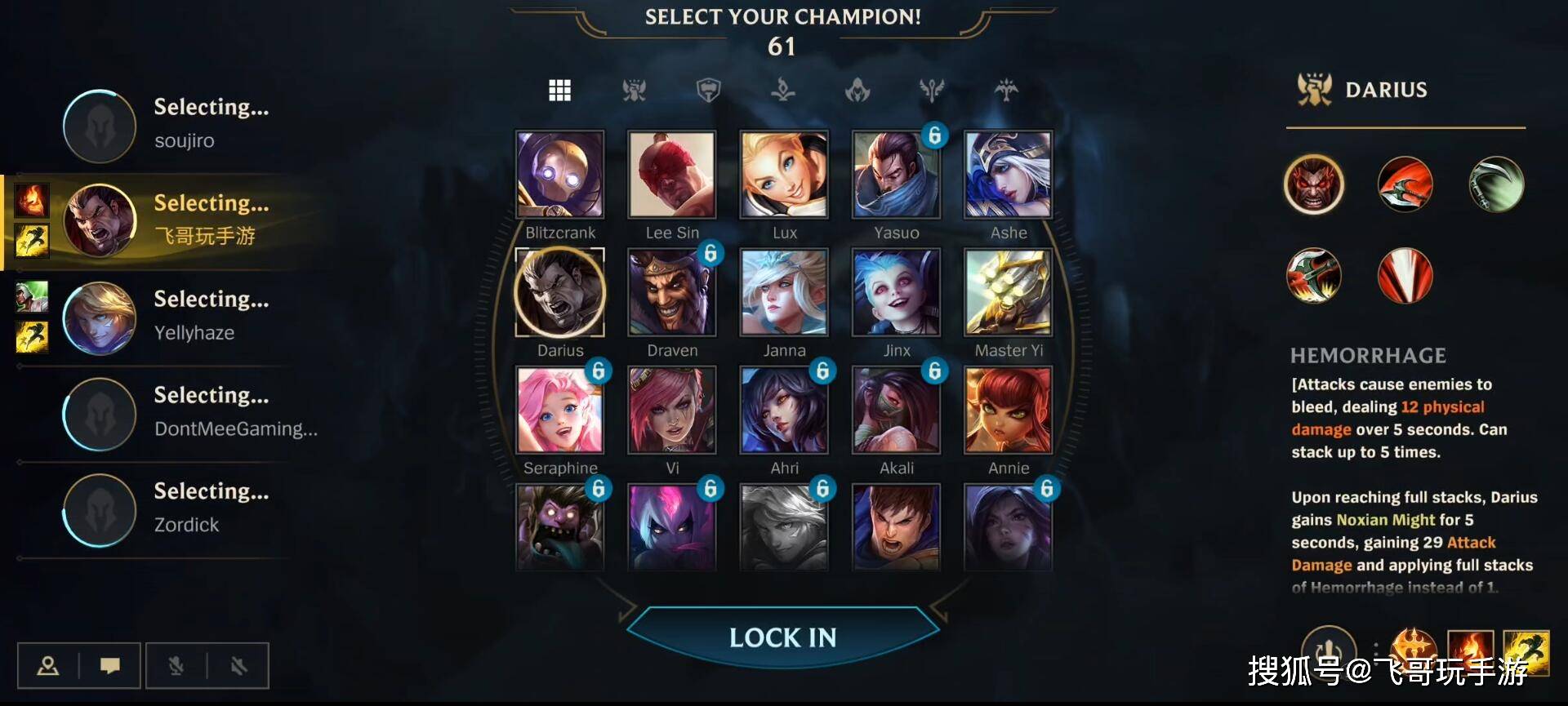Choose Jinx as your champion
The image size is (1568, 706).
coord(896,292)
